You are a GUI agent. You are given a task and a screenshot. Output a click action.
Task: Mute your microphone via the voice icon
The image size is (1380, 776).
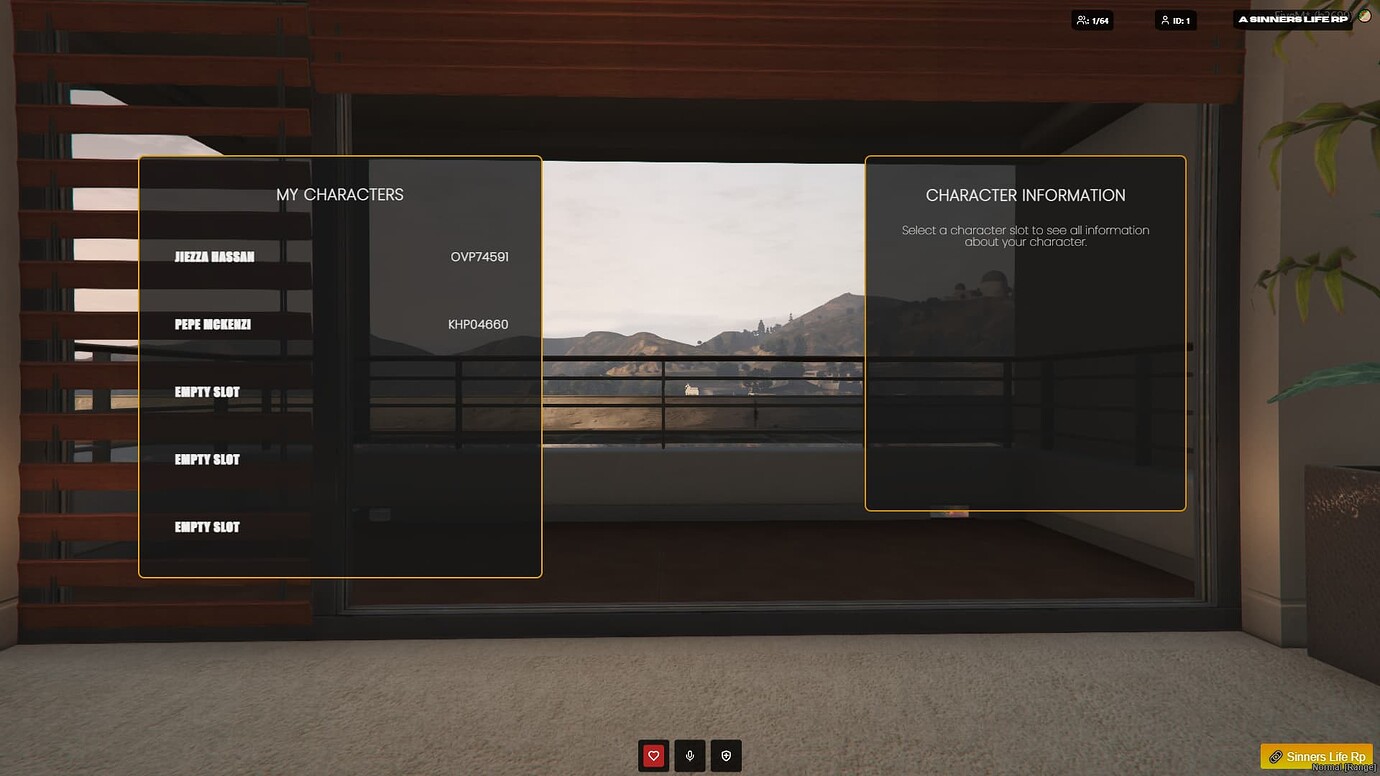pyautogui.click(x=689, y=755)
